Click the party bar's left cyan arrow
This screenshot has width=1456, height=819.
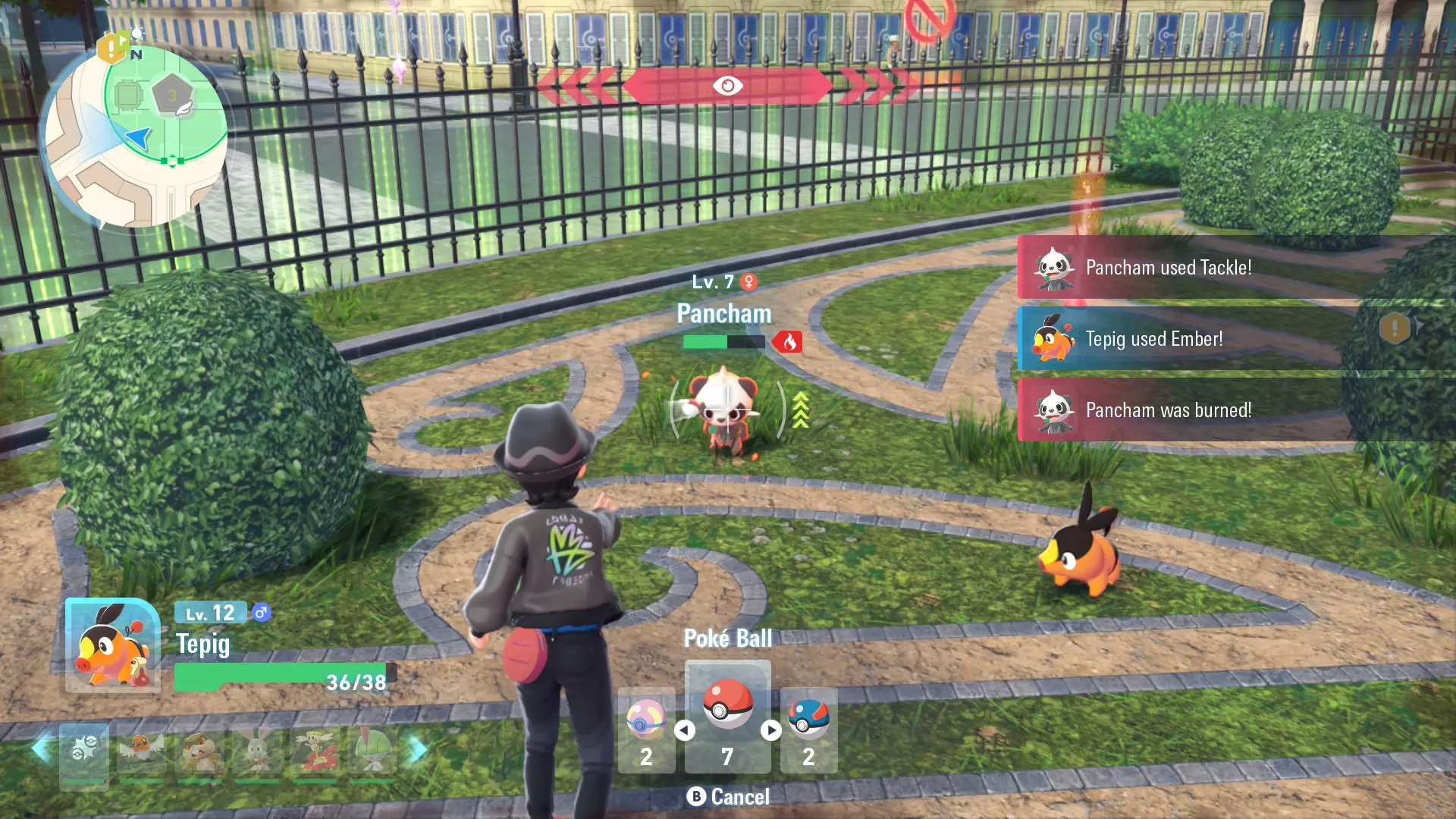click(x=41, y=749)
